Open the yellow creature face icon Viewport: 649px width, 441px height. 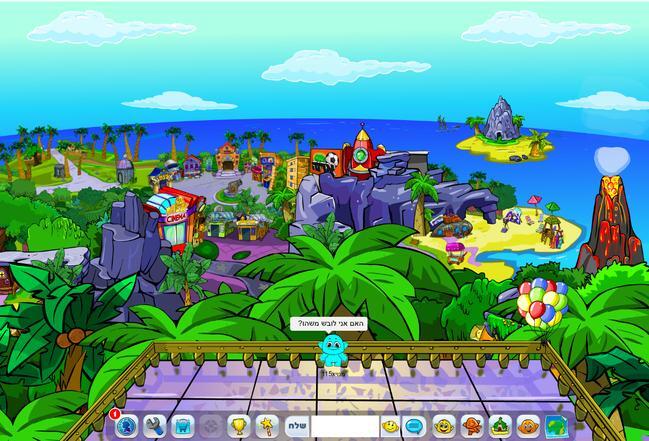(443, 427)
